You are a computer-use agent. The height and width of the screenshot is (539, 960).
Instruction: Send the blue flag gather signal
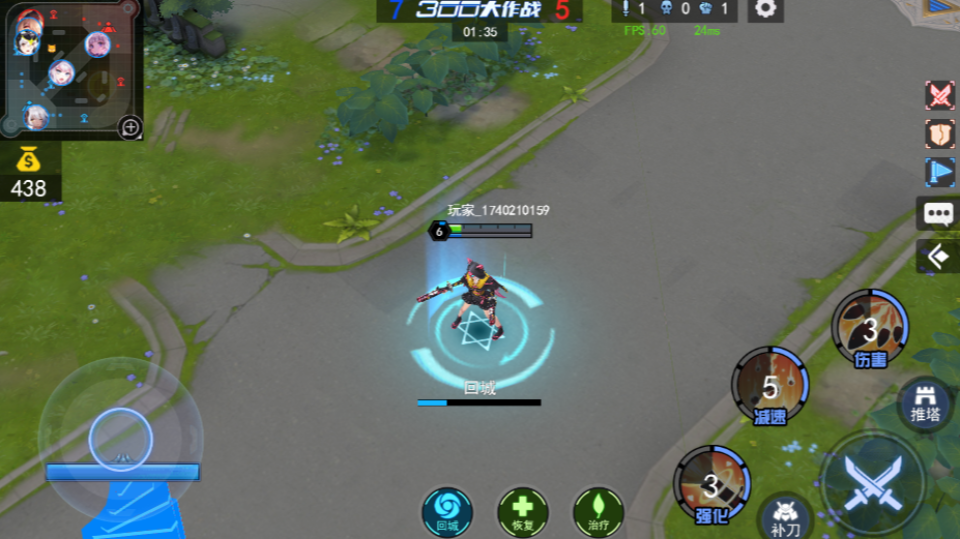point(940,173)
